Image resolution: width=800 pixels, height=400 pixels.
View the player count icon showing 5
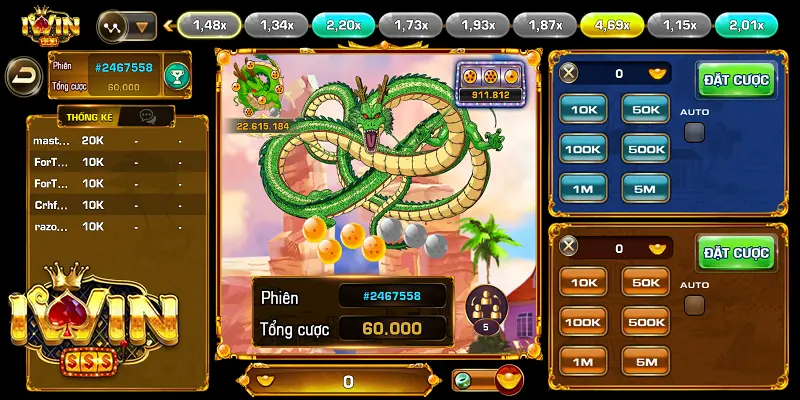[487, 310]
